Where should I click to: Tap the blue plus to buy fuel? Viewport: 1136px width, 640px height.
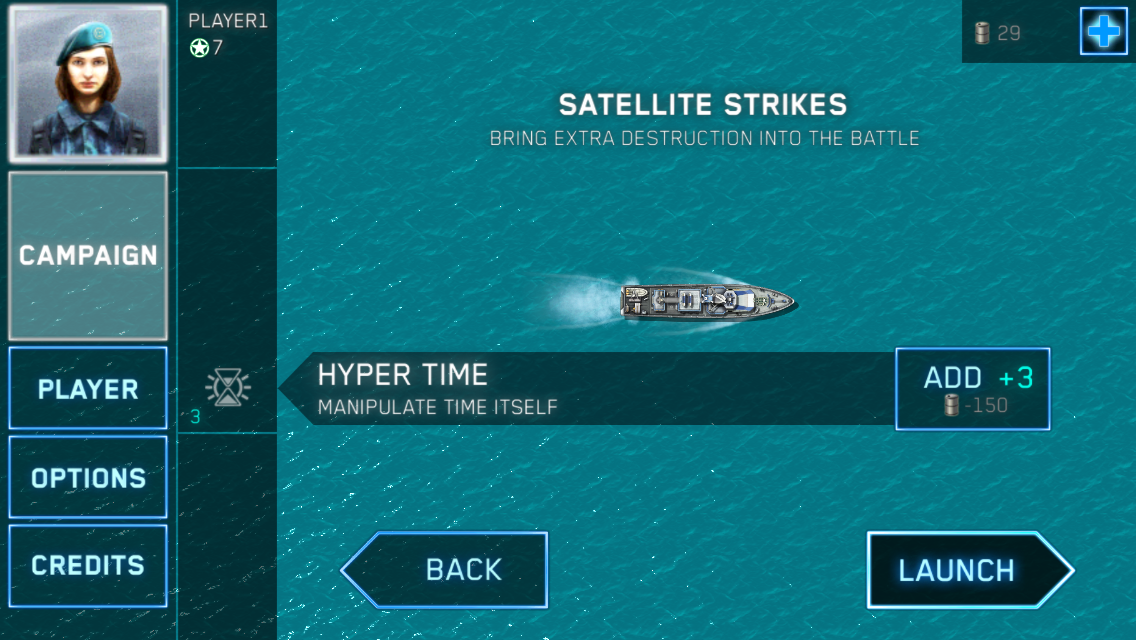[1103, 32]
